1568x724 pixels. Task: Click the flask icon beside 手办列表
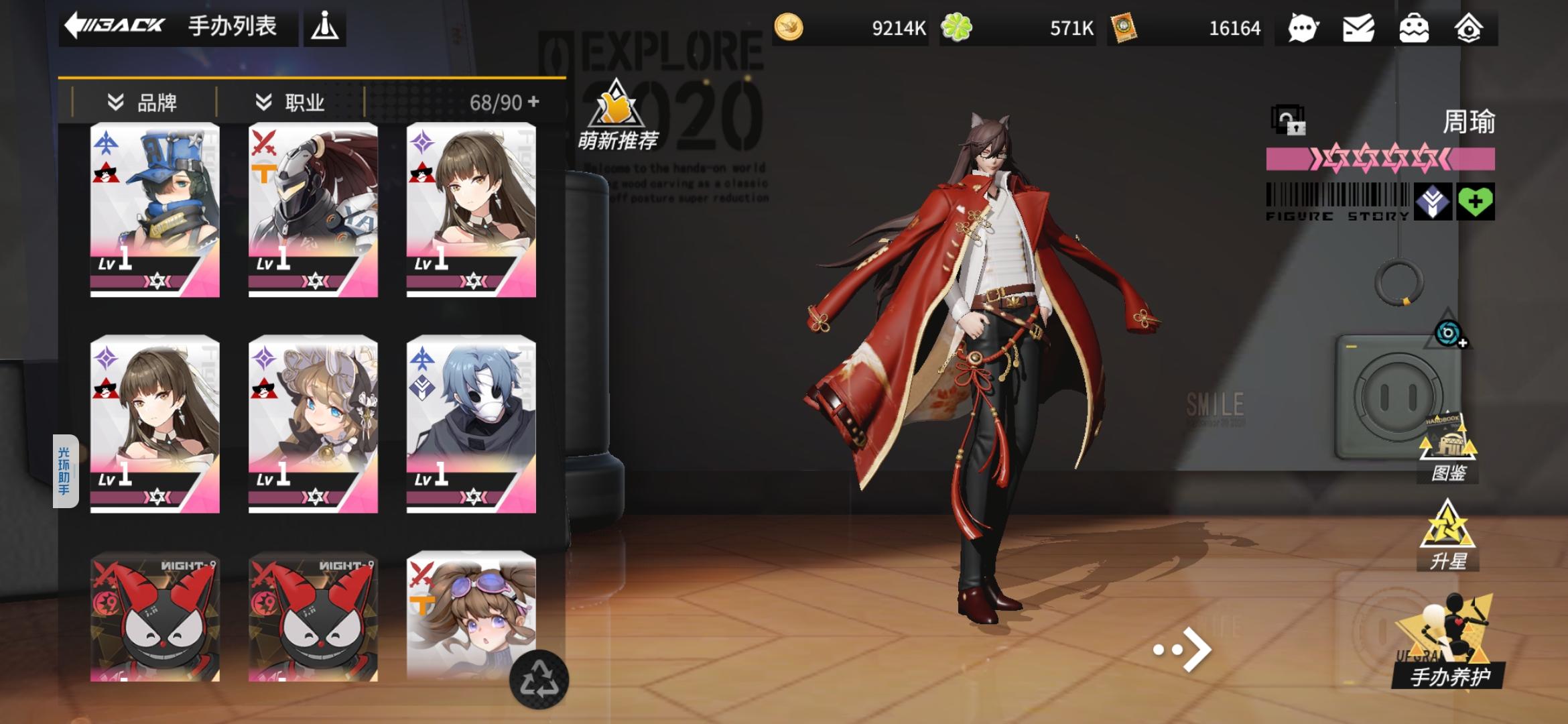click(x=324, y=27)
